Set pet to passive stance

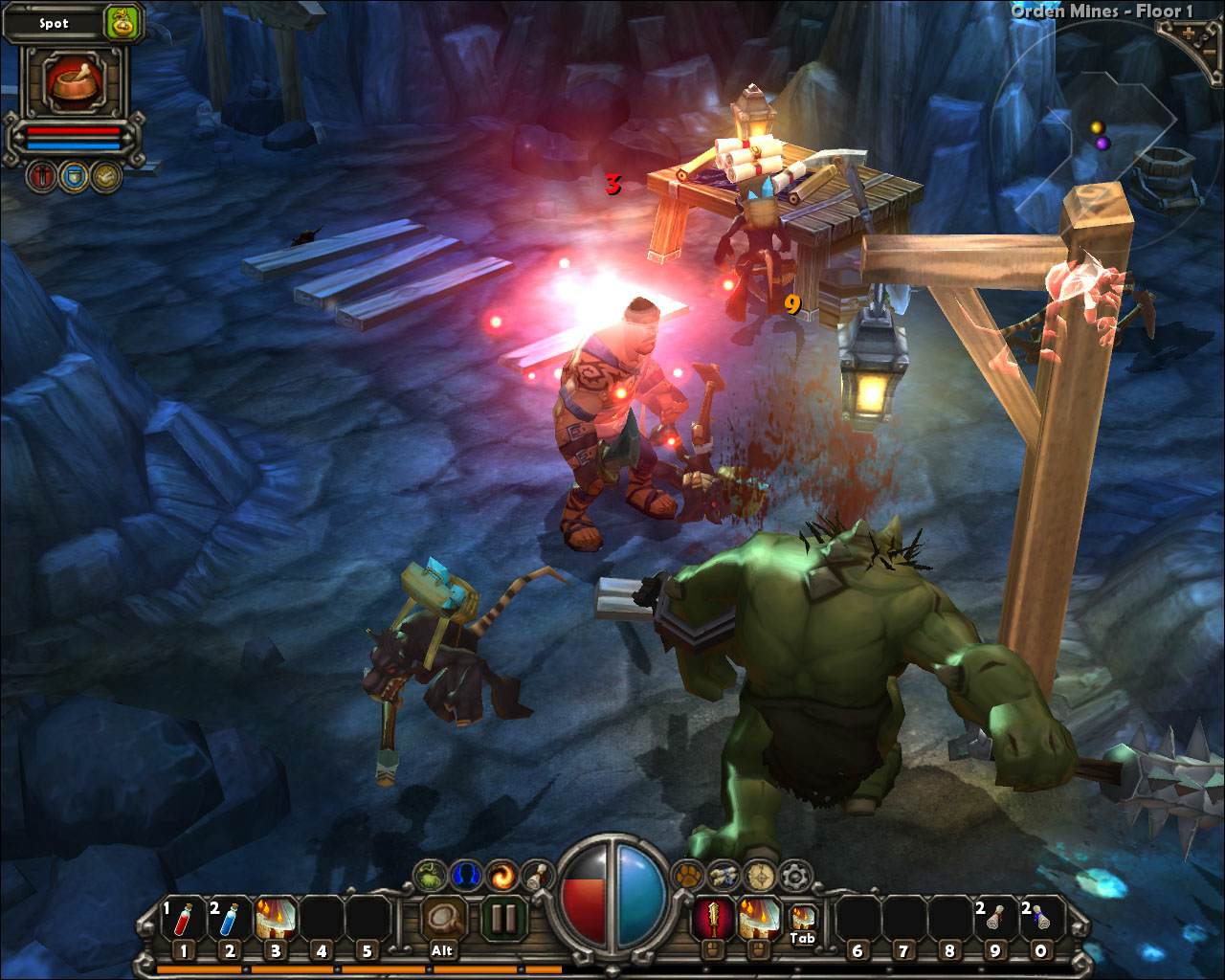106,177
